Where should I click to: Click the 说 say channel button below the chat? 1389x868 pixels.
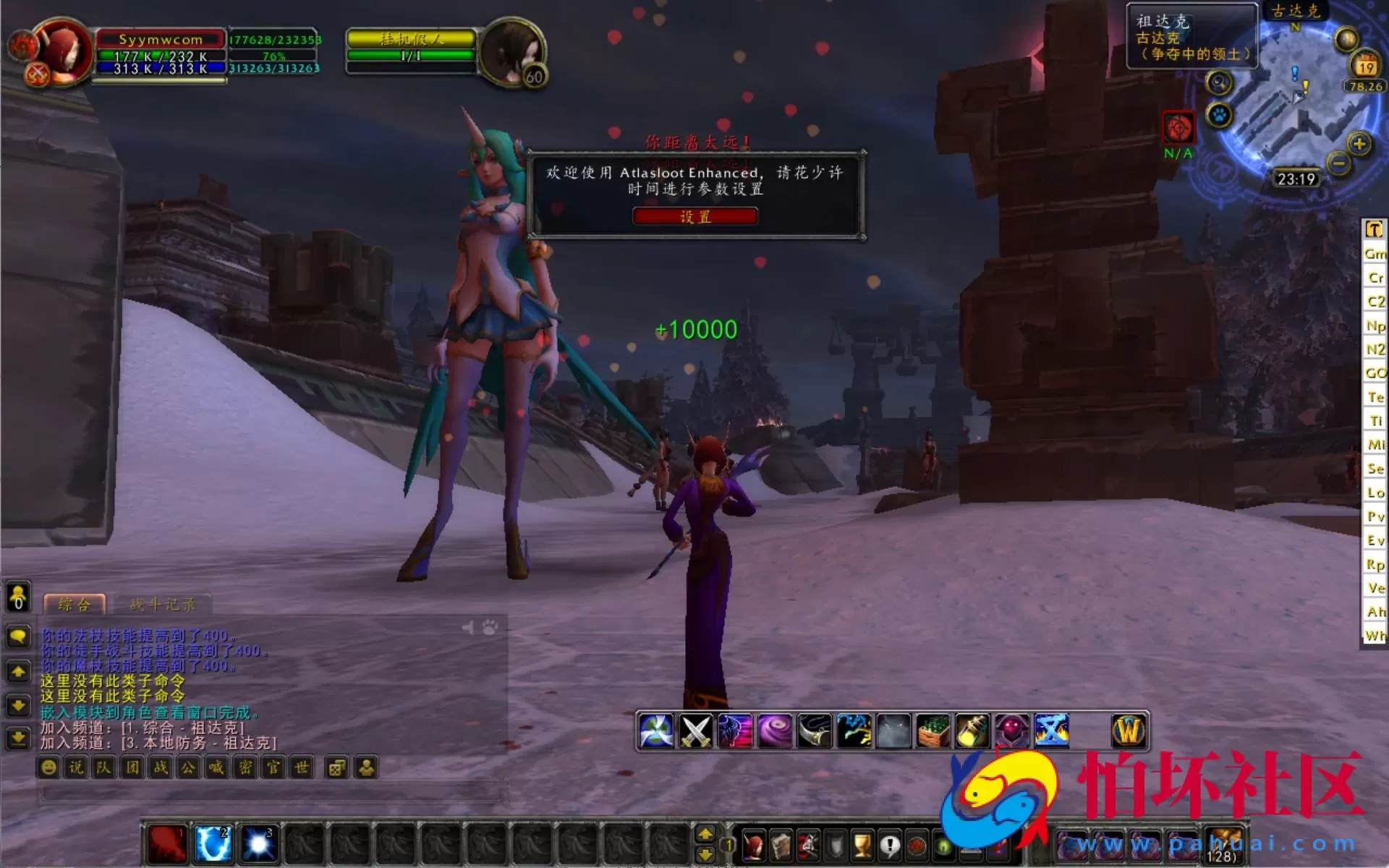point(75,768)
